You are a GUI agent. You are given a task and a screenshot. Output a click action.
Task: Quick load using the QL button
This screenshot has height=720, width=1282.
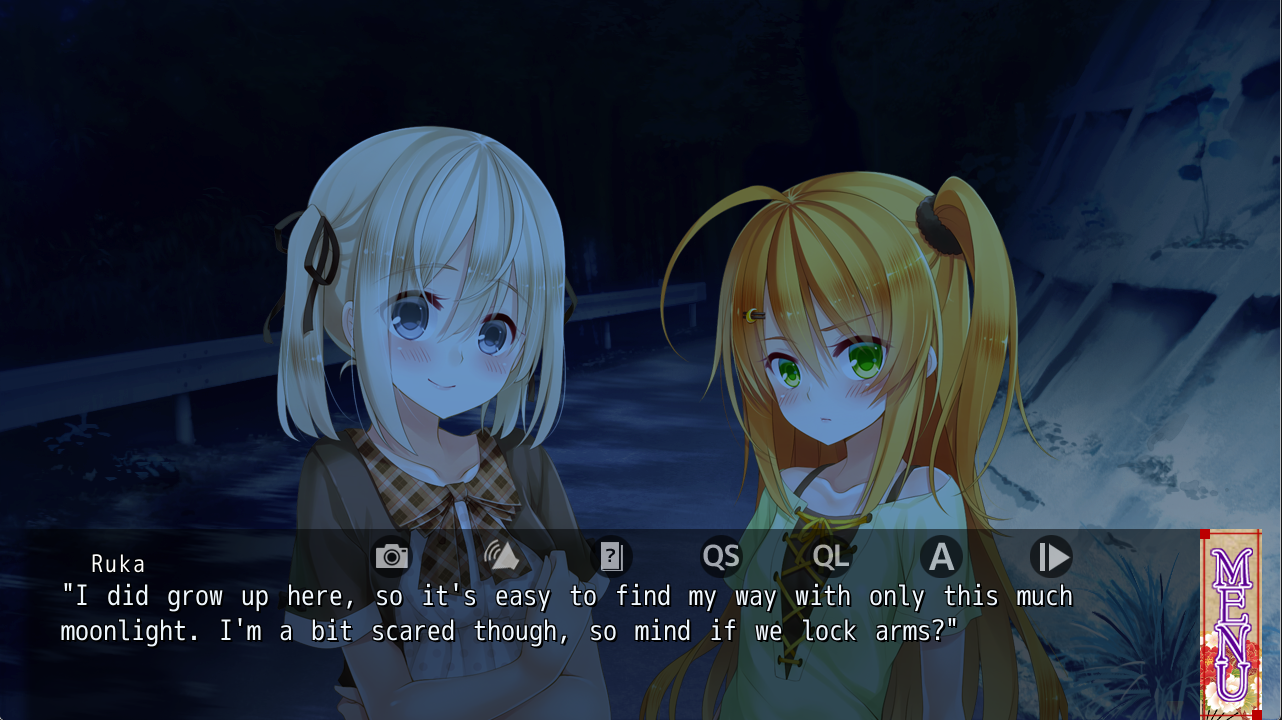(x=831, y=556)
